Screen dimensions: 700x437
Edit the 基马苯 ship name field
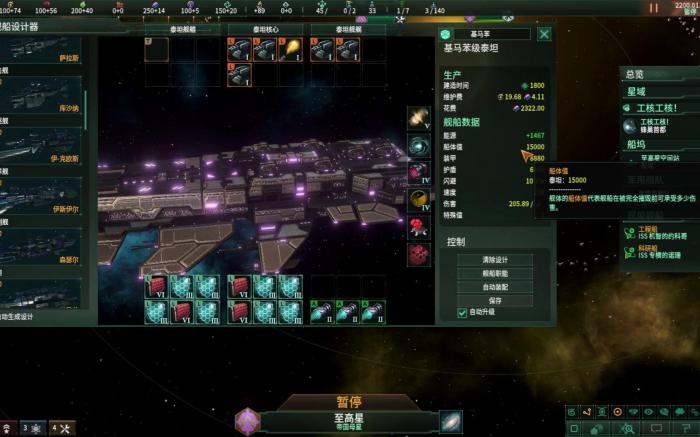click(x=486, y=34)
